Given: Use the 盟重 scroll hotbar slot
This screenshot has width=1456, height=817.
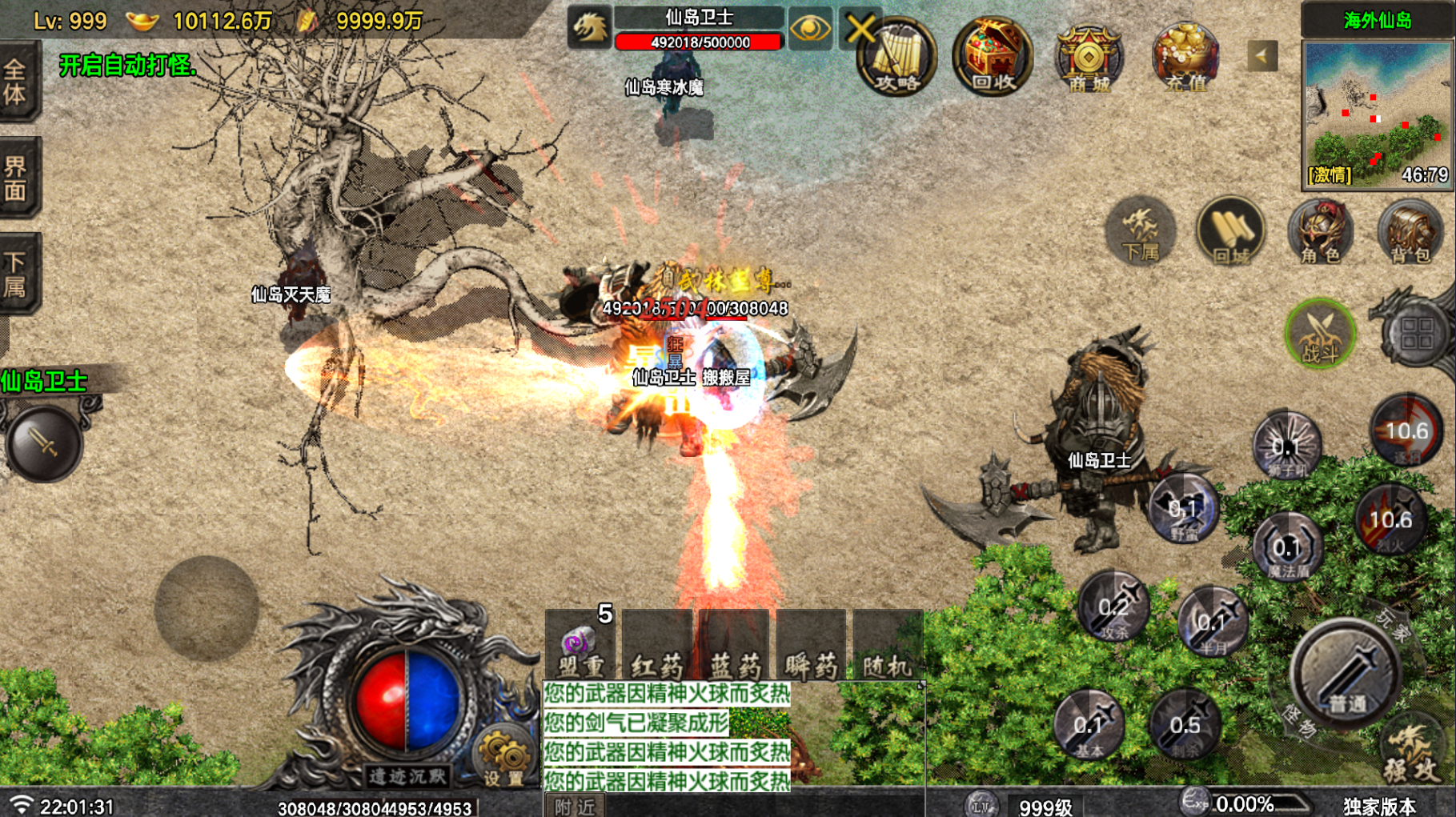Looking at the screenshot, I should [580, 648].
